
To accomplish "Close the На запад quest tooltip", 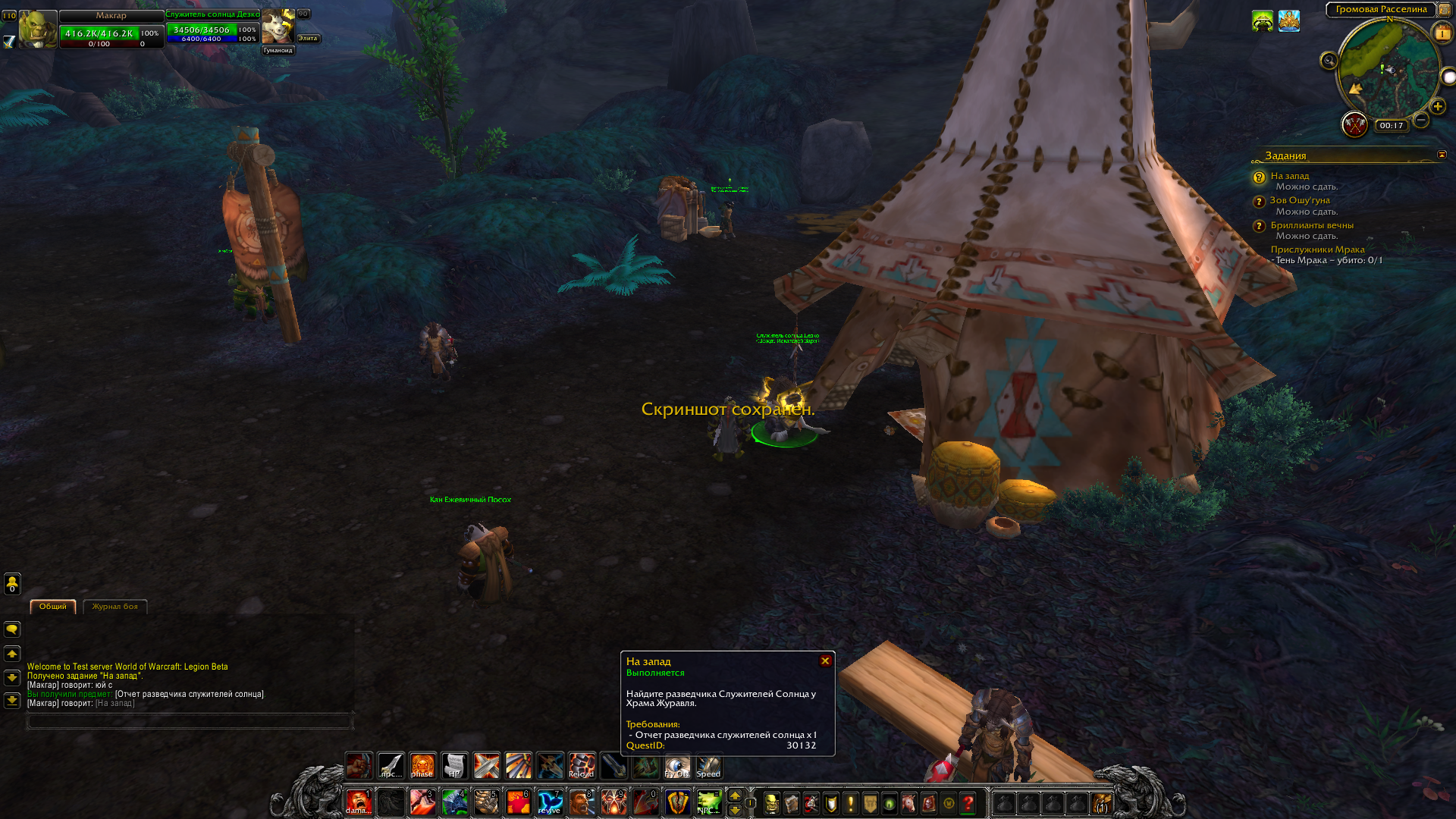I will (825, 661).
